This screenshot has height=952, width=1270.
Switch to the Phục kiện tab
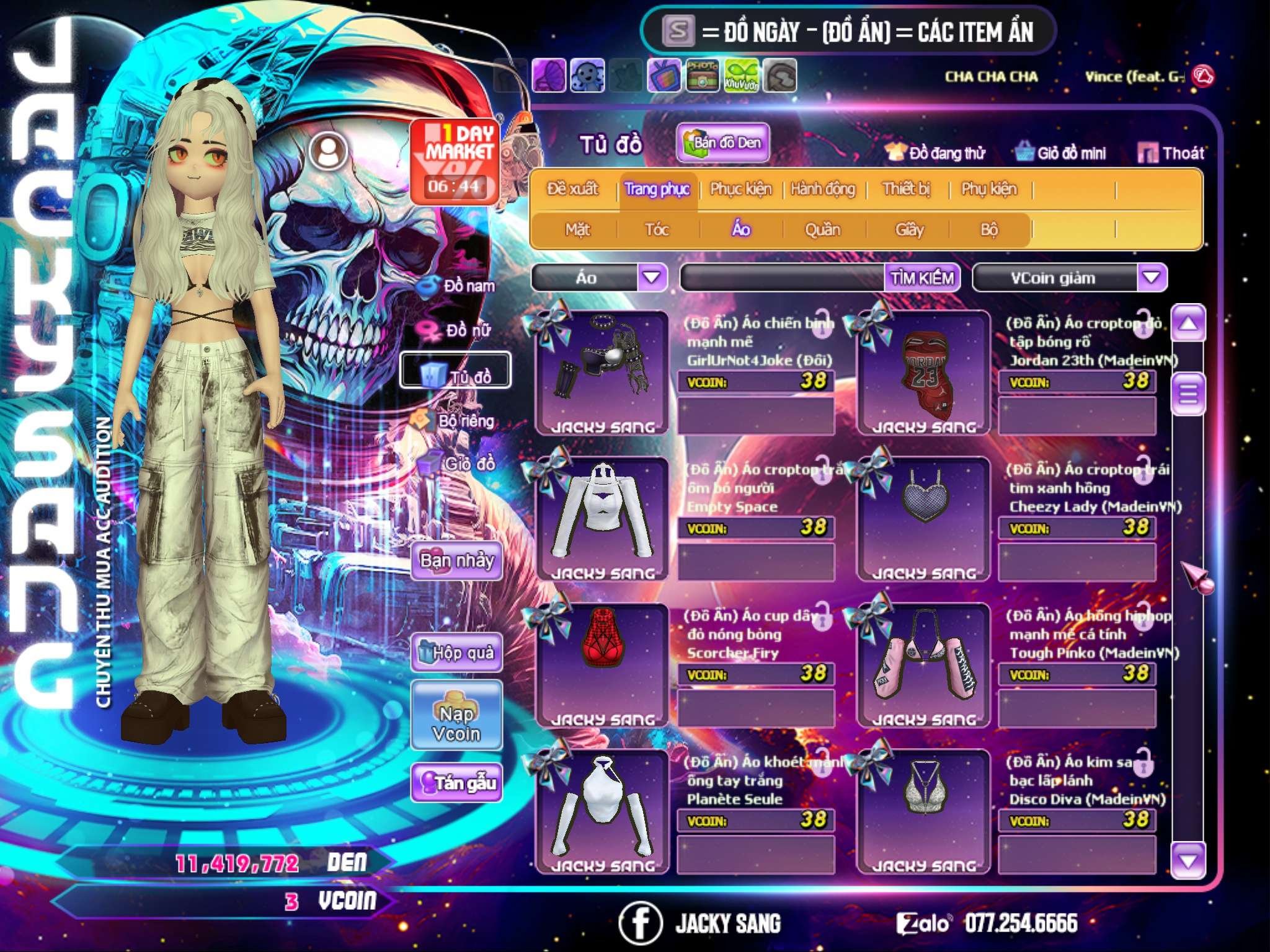coord(740,189)
